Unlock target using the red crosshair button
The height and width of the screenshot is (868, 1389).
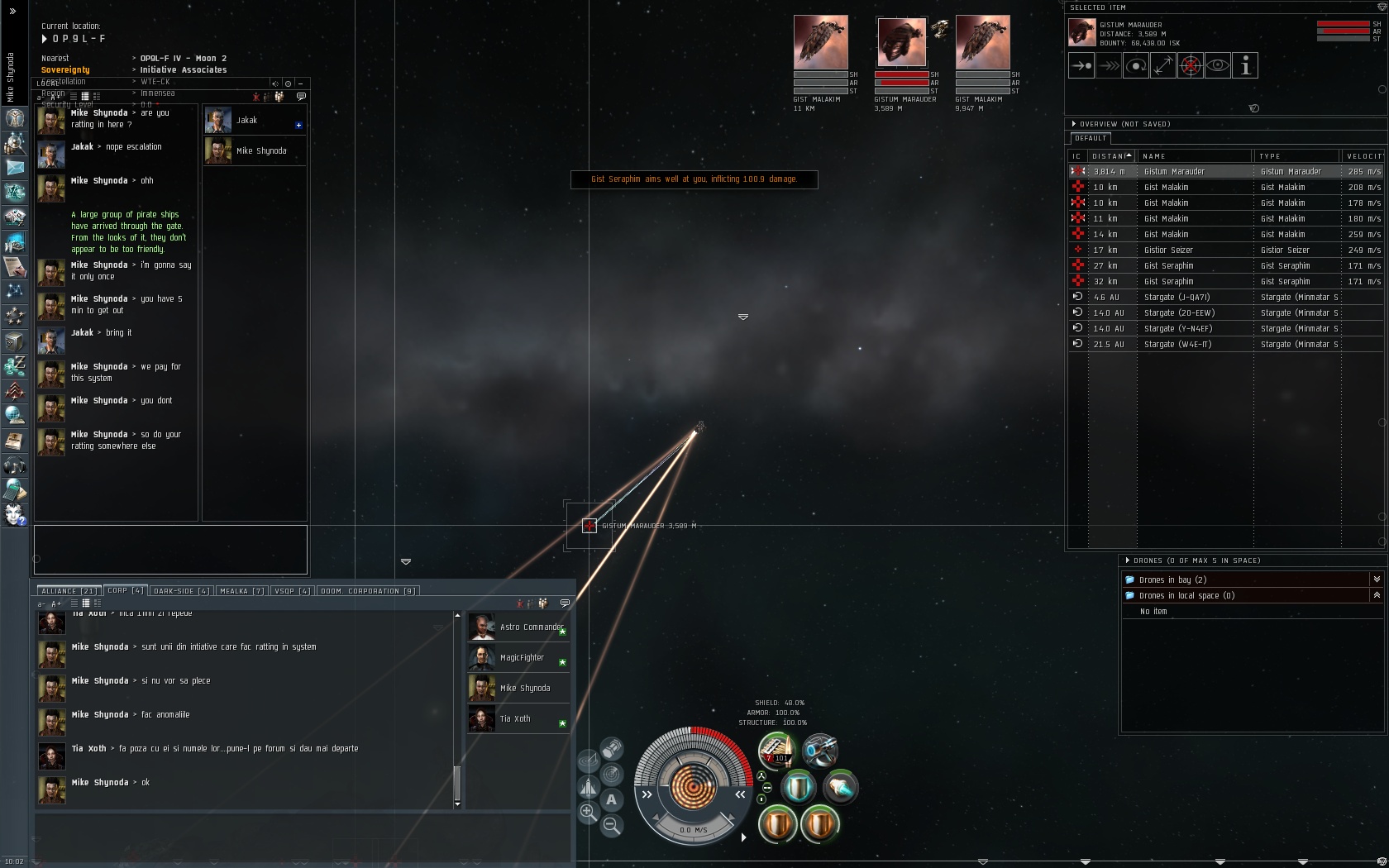(1190, 66)
